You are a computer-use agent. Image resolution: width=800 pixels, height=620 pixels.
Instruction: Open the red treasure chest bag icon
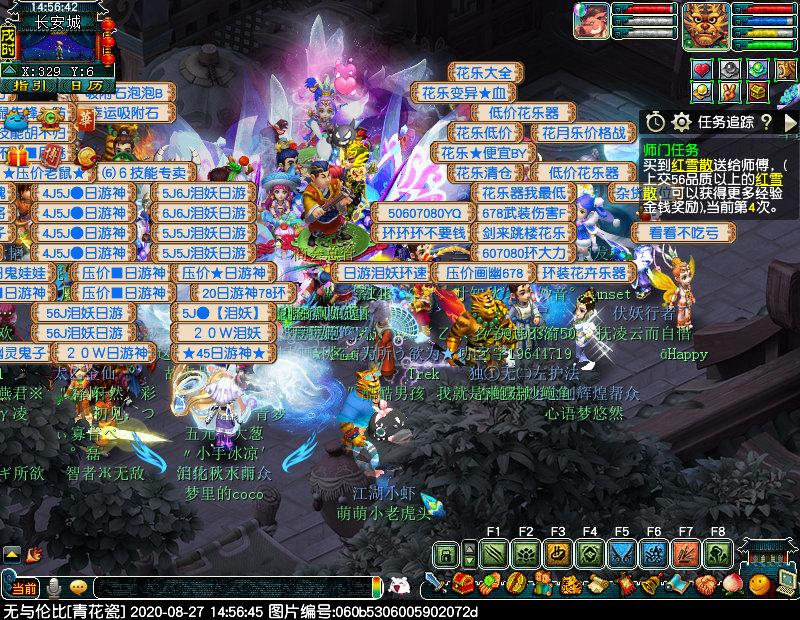click(x=462, y=584)
